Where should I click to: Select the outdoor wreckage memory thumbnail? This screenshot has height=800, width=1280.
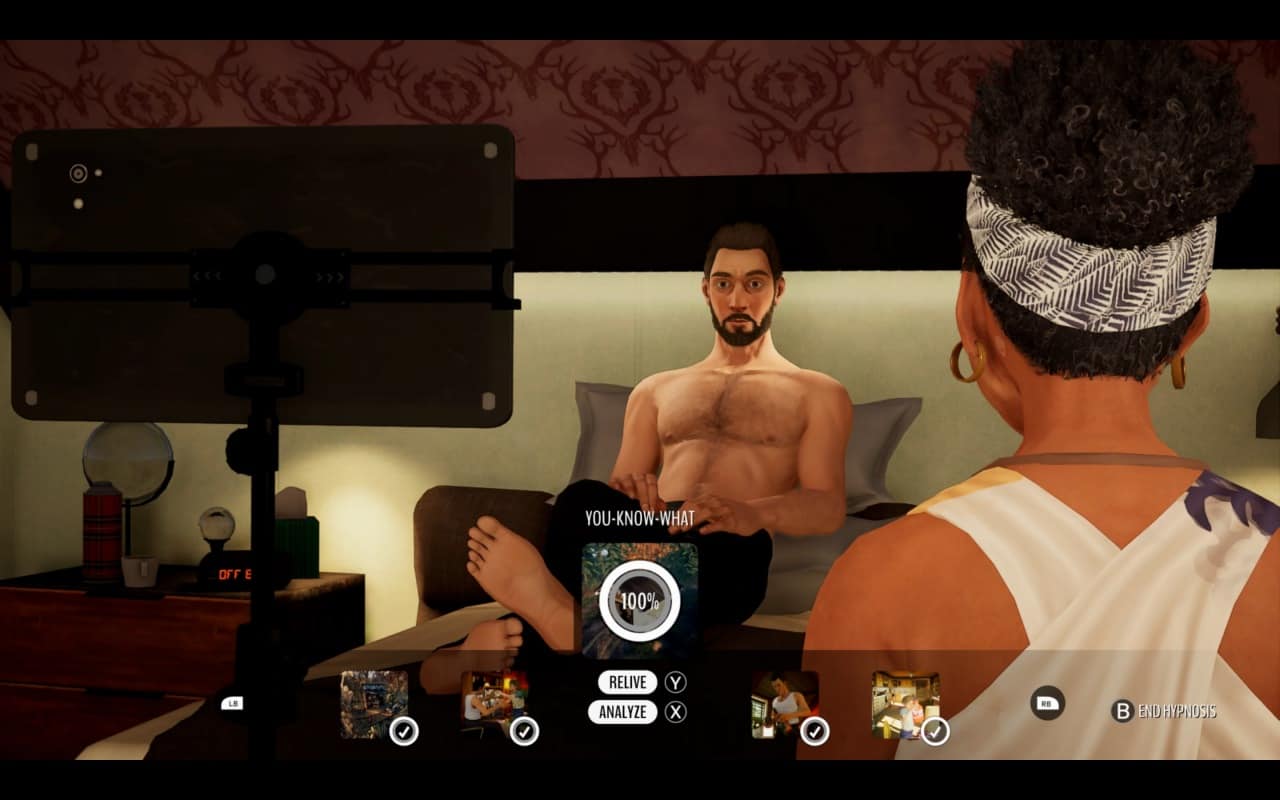coord(374,704)
